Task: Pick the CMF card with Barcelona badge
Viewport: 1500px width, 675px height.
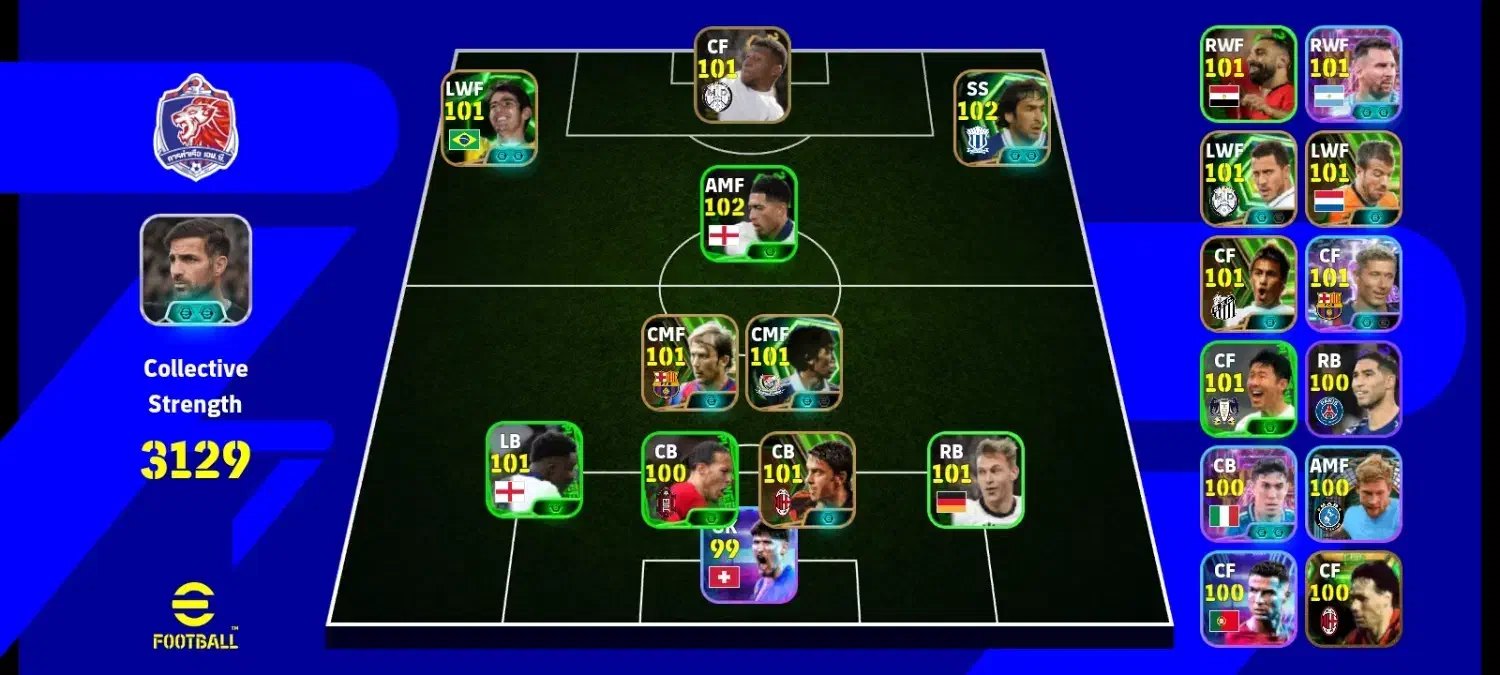Action: pos(689,362)
